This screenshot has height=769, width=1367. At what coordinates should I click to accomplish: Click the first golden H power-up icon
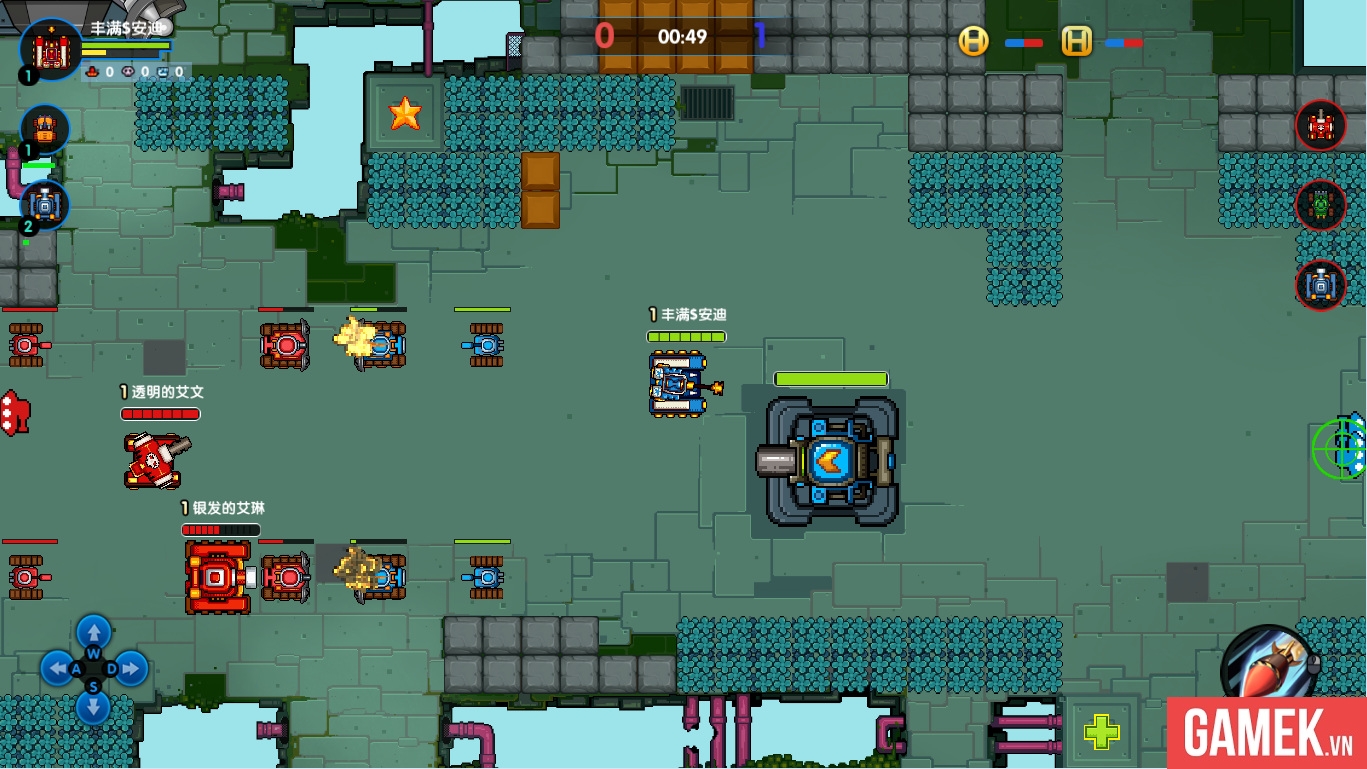click(x=972, y=42)
